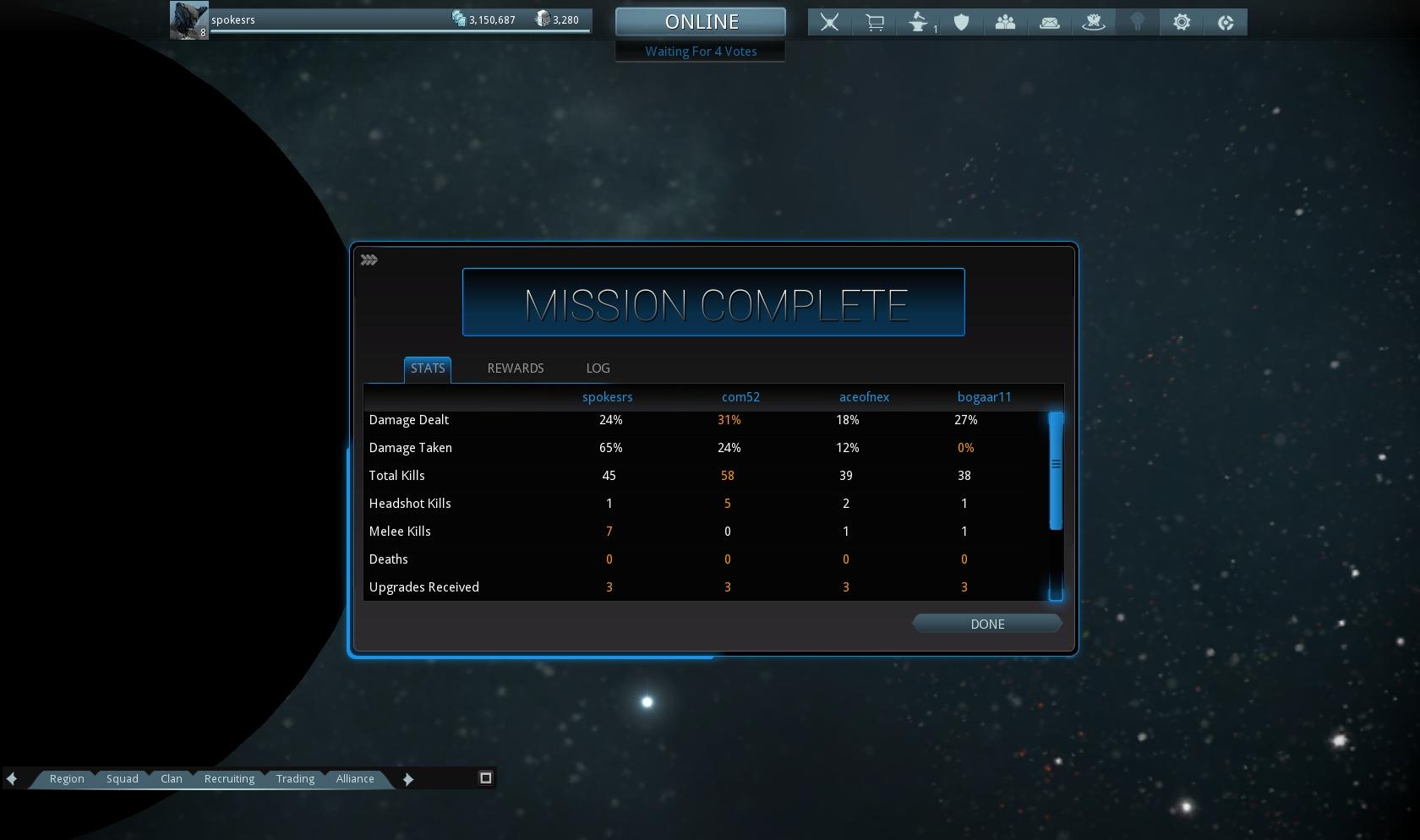Click the shield icon in top bar

coord(961,23)
